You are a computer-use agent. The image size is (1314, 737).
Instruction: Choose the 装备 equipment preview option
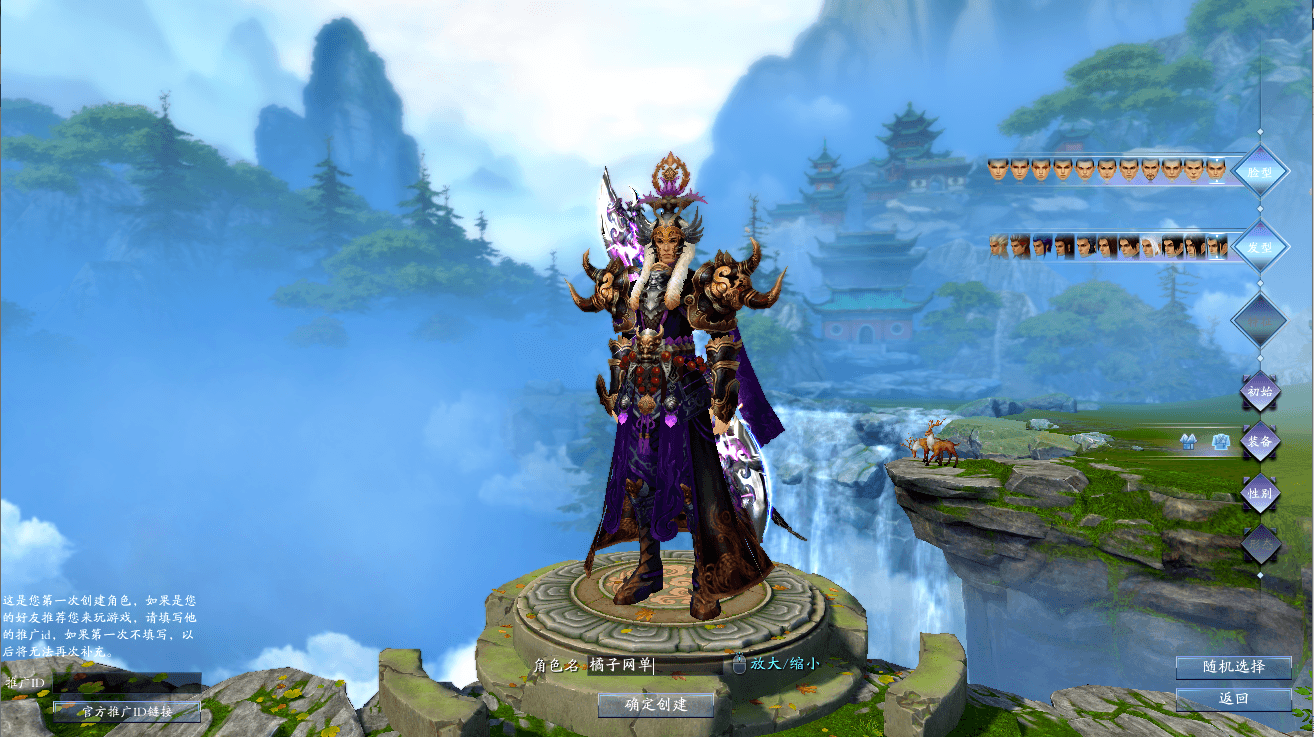(x=1260, y=441)
